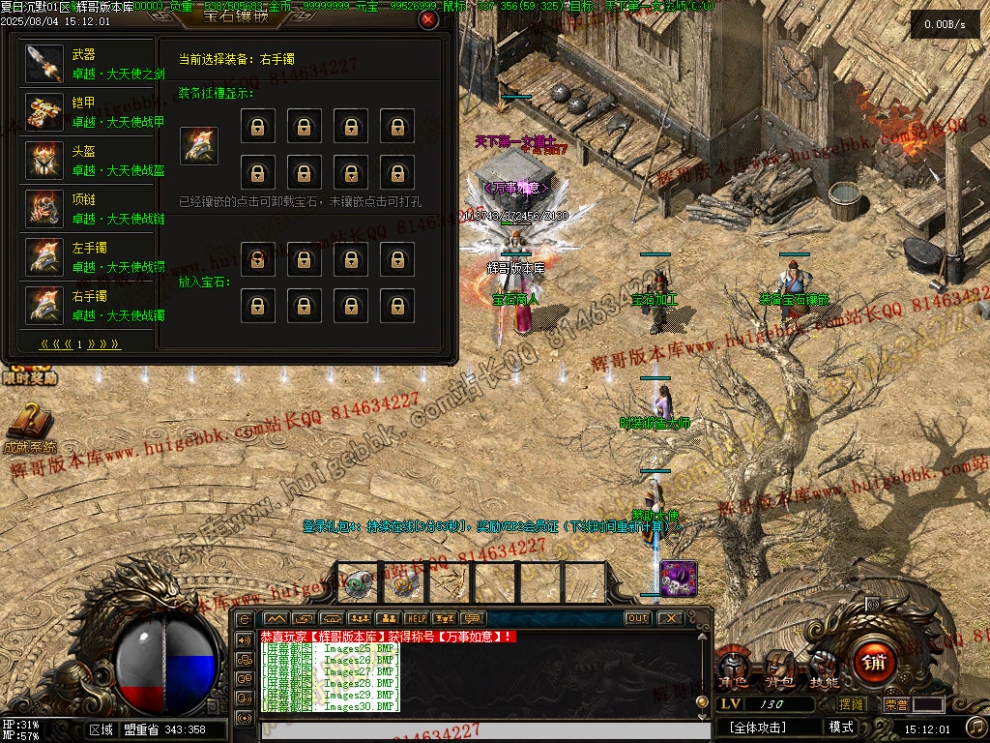This screenshot has height=743, width=990.
Task: Pick the 项链 necklace equipment row
Action: tap(88, 209)
